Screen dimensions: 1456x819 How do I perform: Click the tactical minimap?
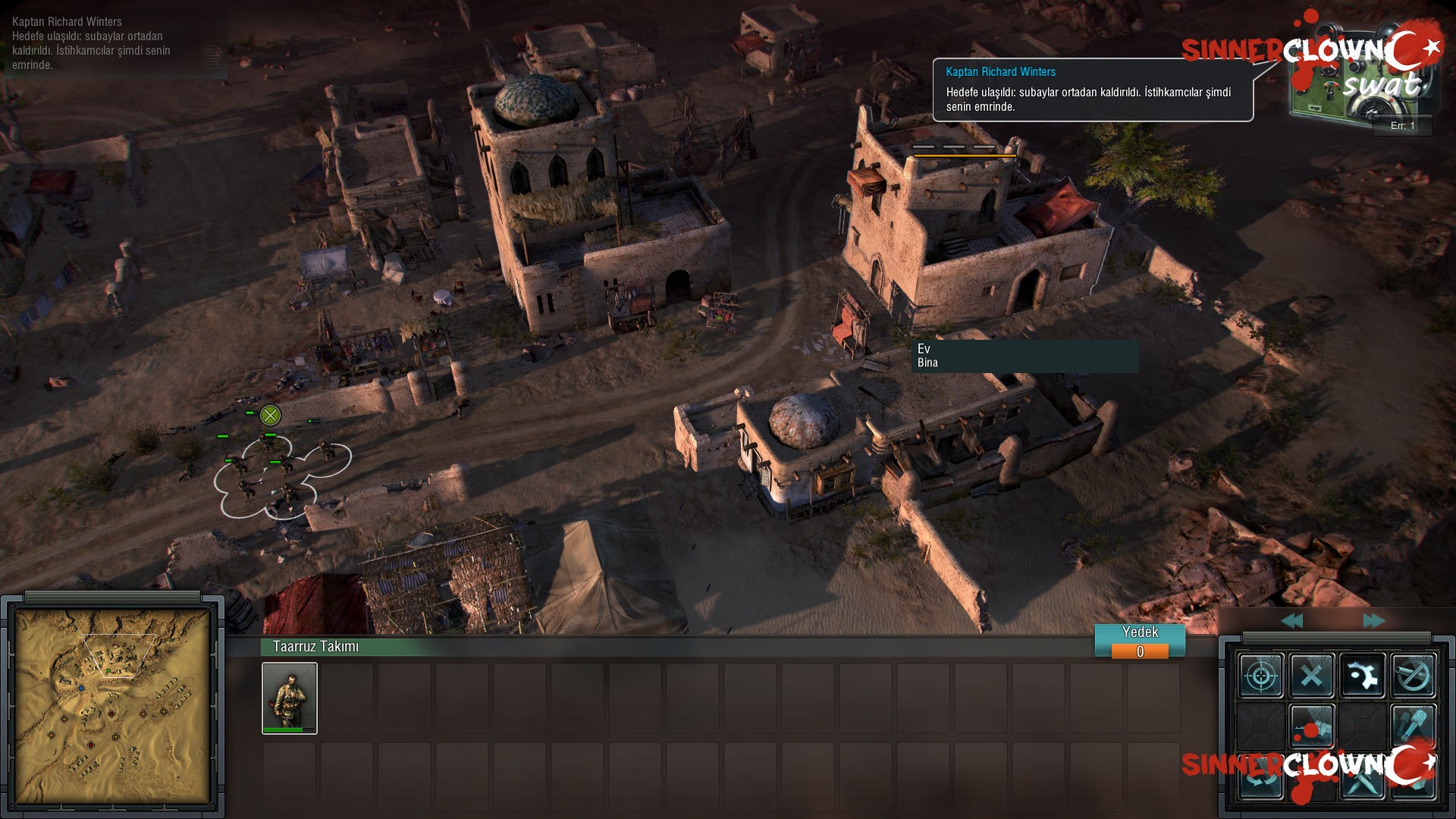pos(112,705)
